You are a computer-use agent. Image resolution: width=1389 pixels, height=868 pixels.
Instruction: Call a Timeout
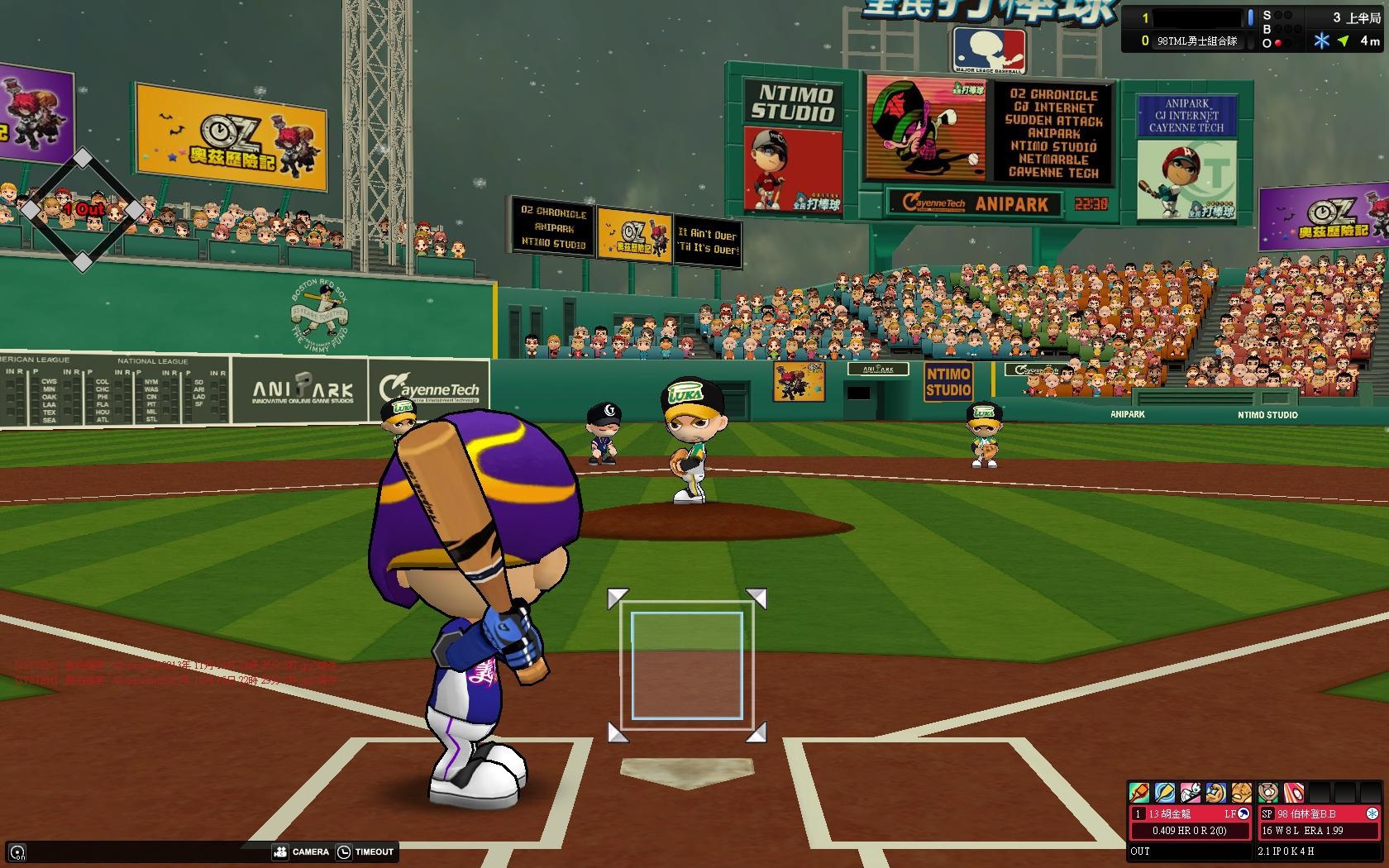(365, 851)
